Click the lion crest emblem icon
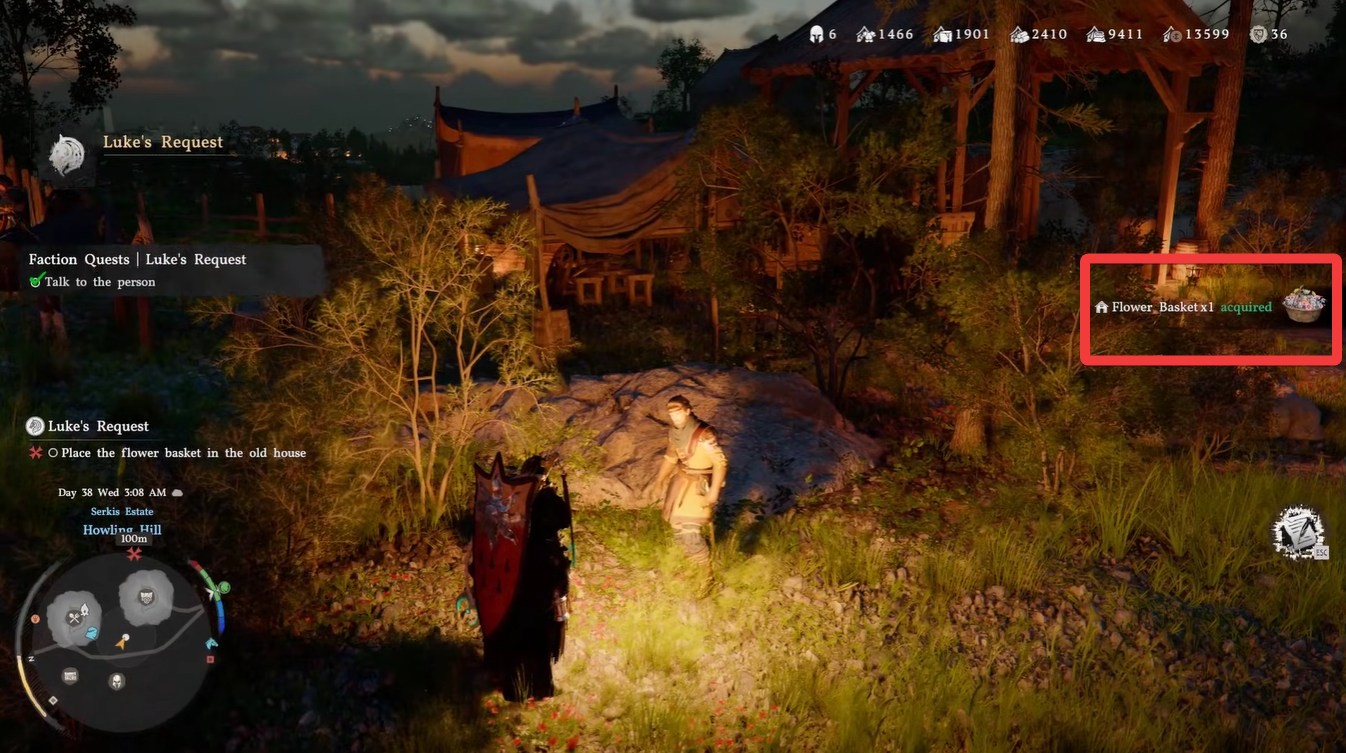This screenshot has width=1346, height=753. (67, 155)
